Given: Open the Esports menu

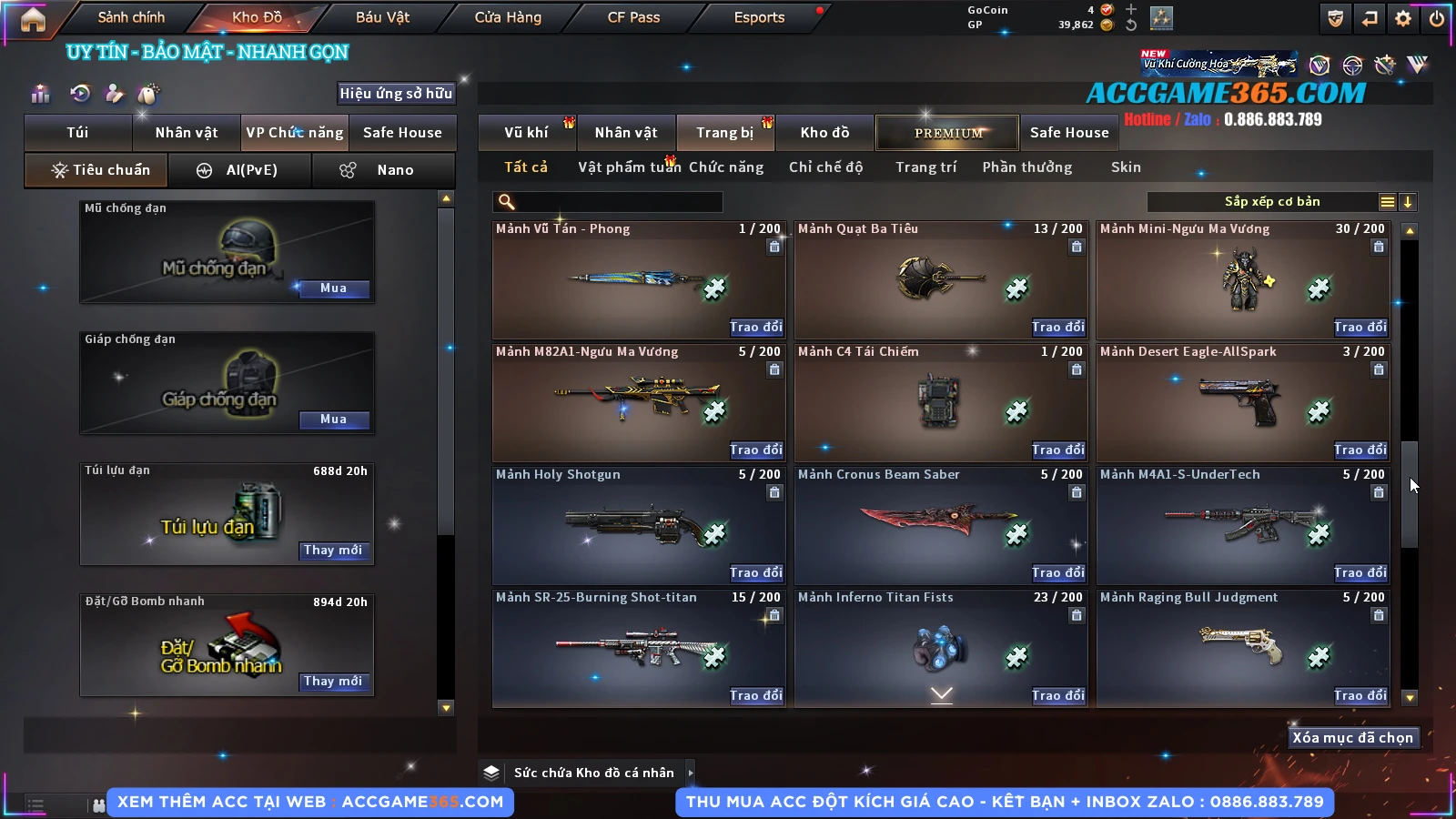Looking at the screenshot, I should [759, 17].
